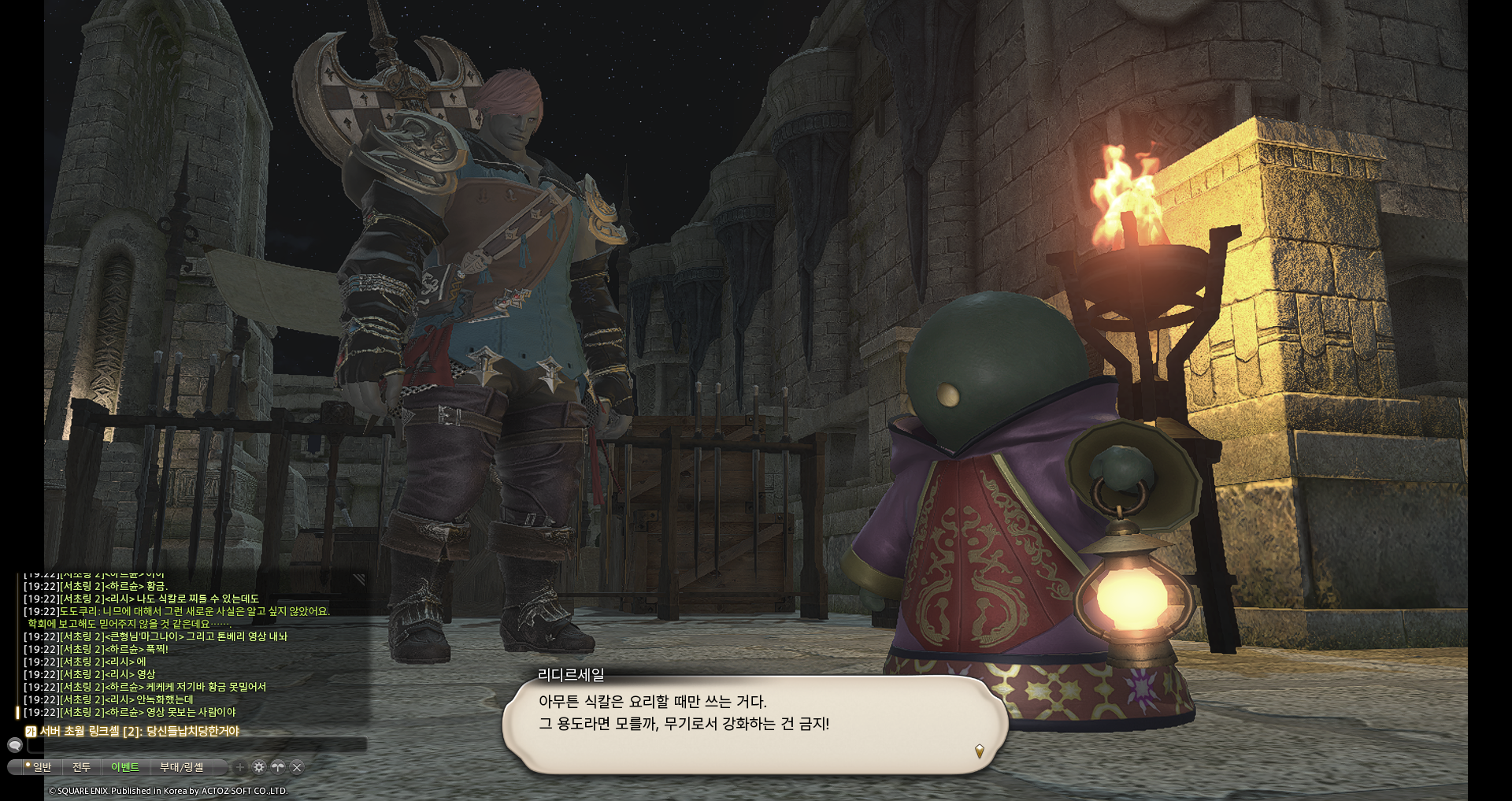1512x801 pixels.
Task: Focus the chat text input field
Action: click(x=197, y=745)
